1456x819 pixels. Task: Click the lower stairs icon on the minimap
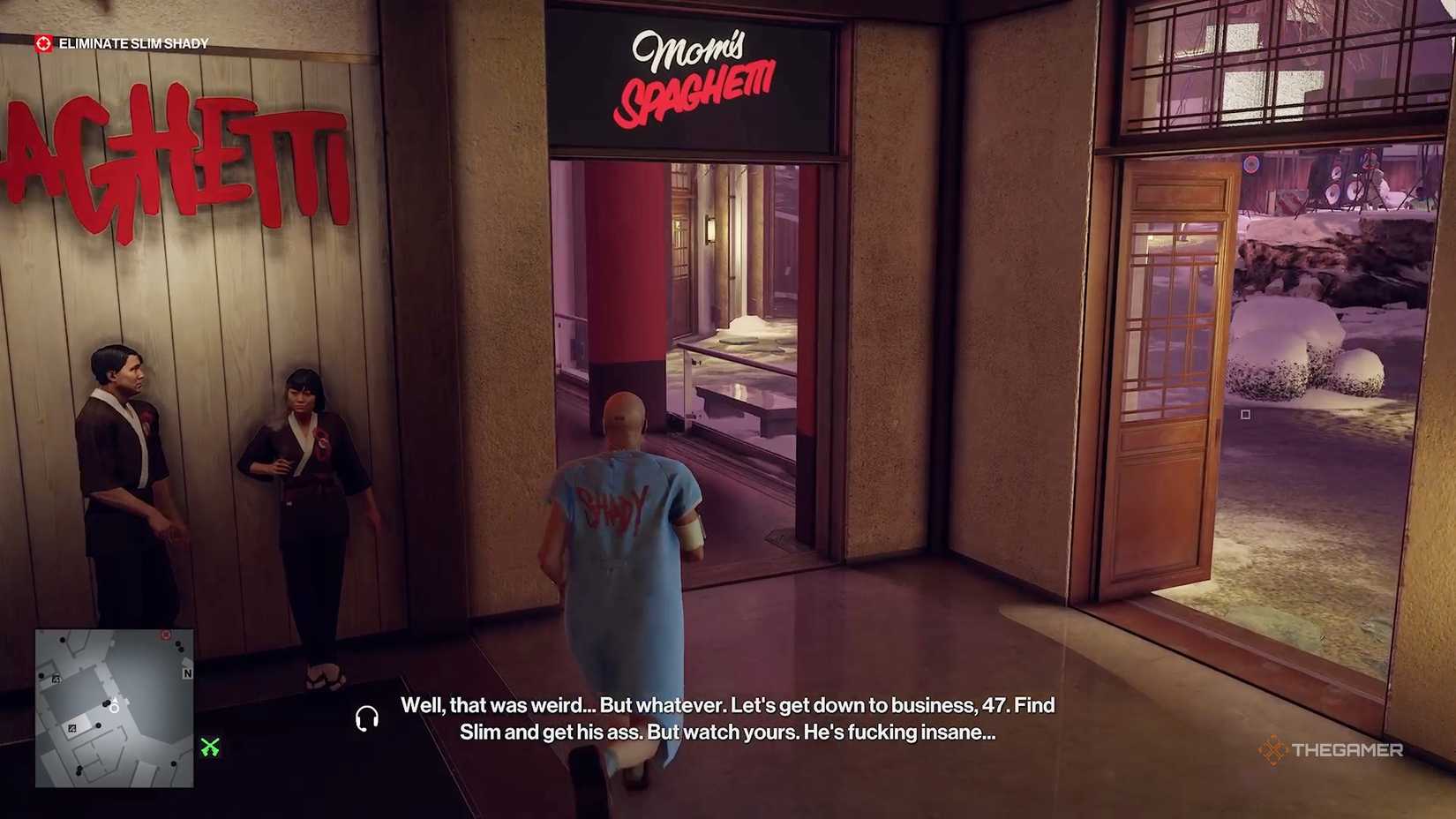pos(72,729)
